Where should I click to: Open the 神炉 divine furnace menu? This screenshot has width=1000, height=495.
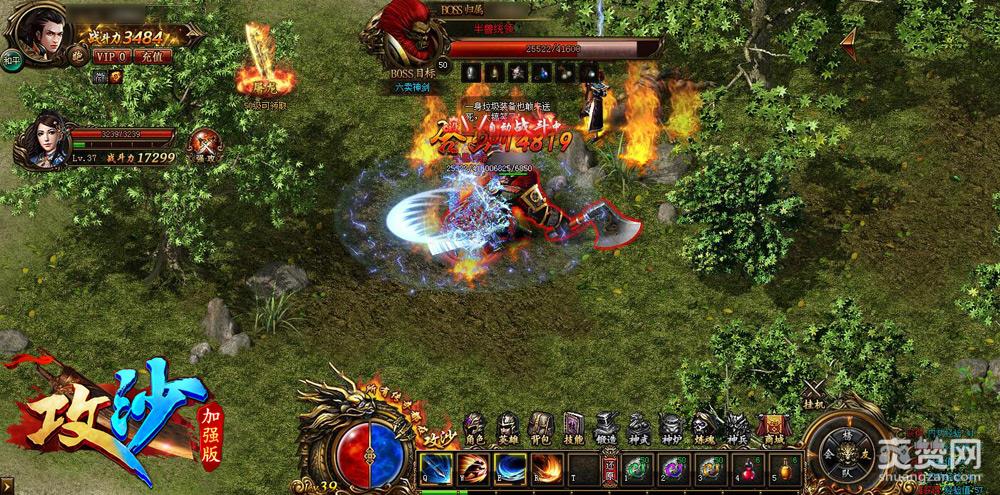671,428
